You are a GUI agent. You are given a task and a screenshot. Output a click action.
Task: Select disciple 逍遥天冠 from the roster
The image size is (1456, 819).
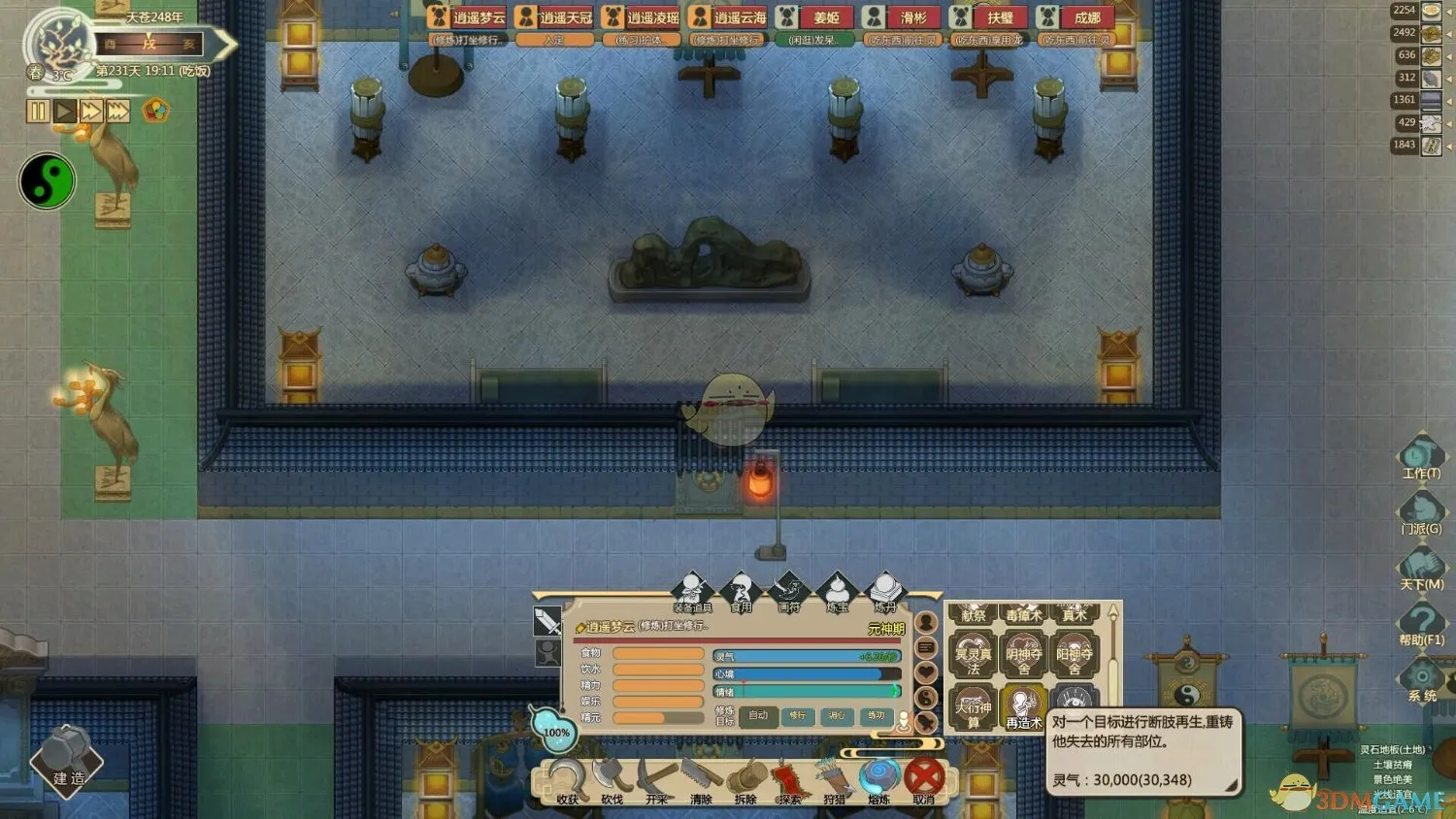(x=554, y=17)
